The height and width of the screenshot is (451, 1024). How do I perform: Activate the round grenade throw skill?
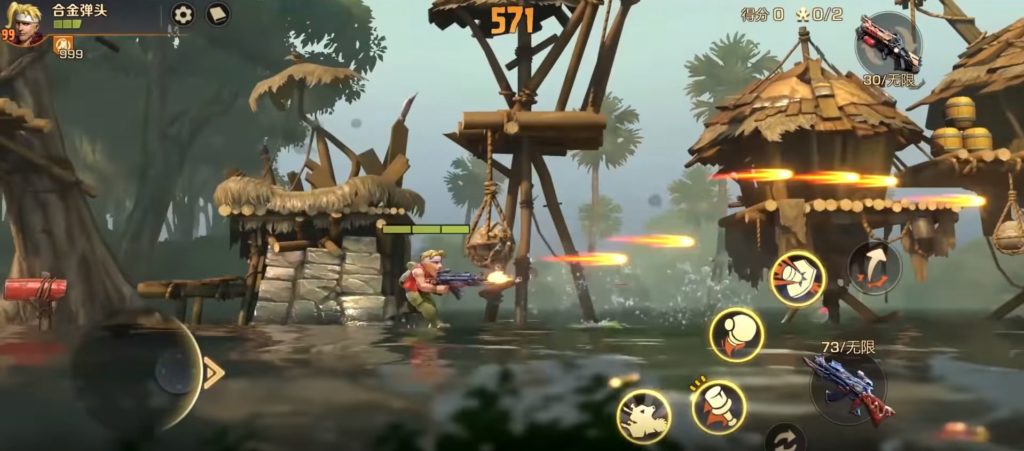coord(737,335)
